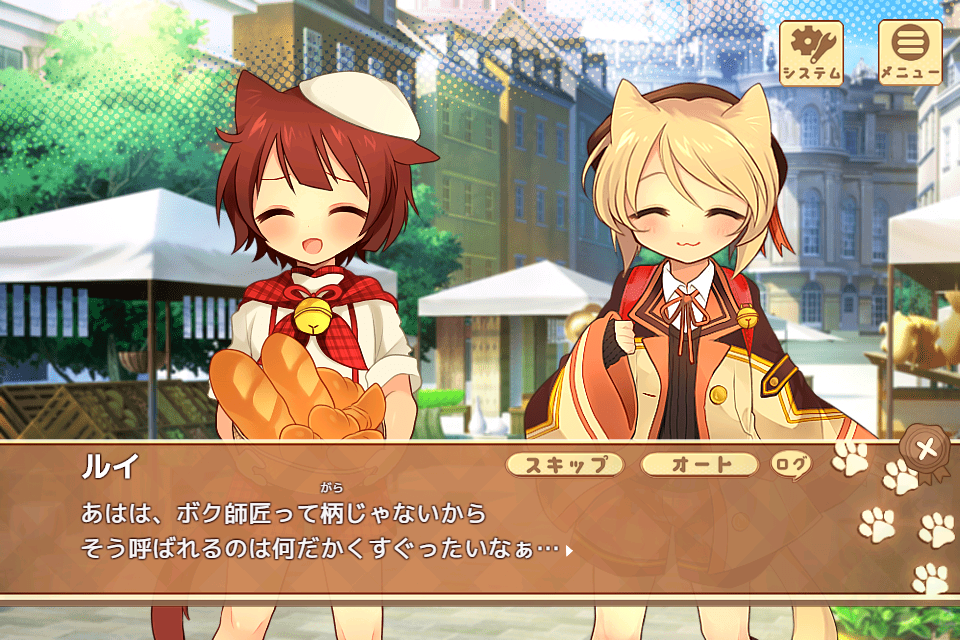Enable オート auto-advance mode
The width and height of the screenshot is (960, 640).
point(699,464)
